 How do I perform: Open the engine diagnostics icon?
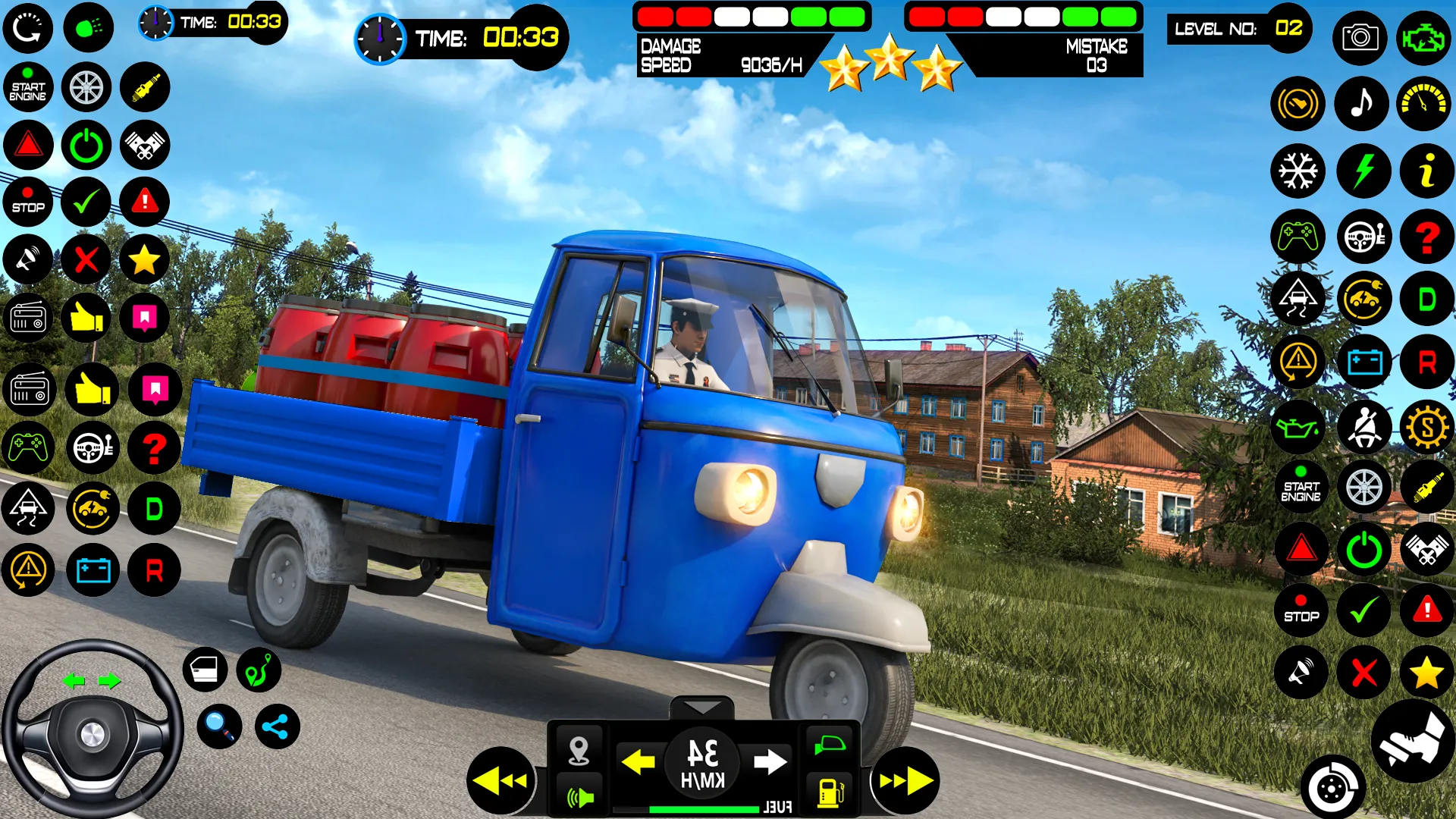pyautogui.click(x=1426, y=37)
